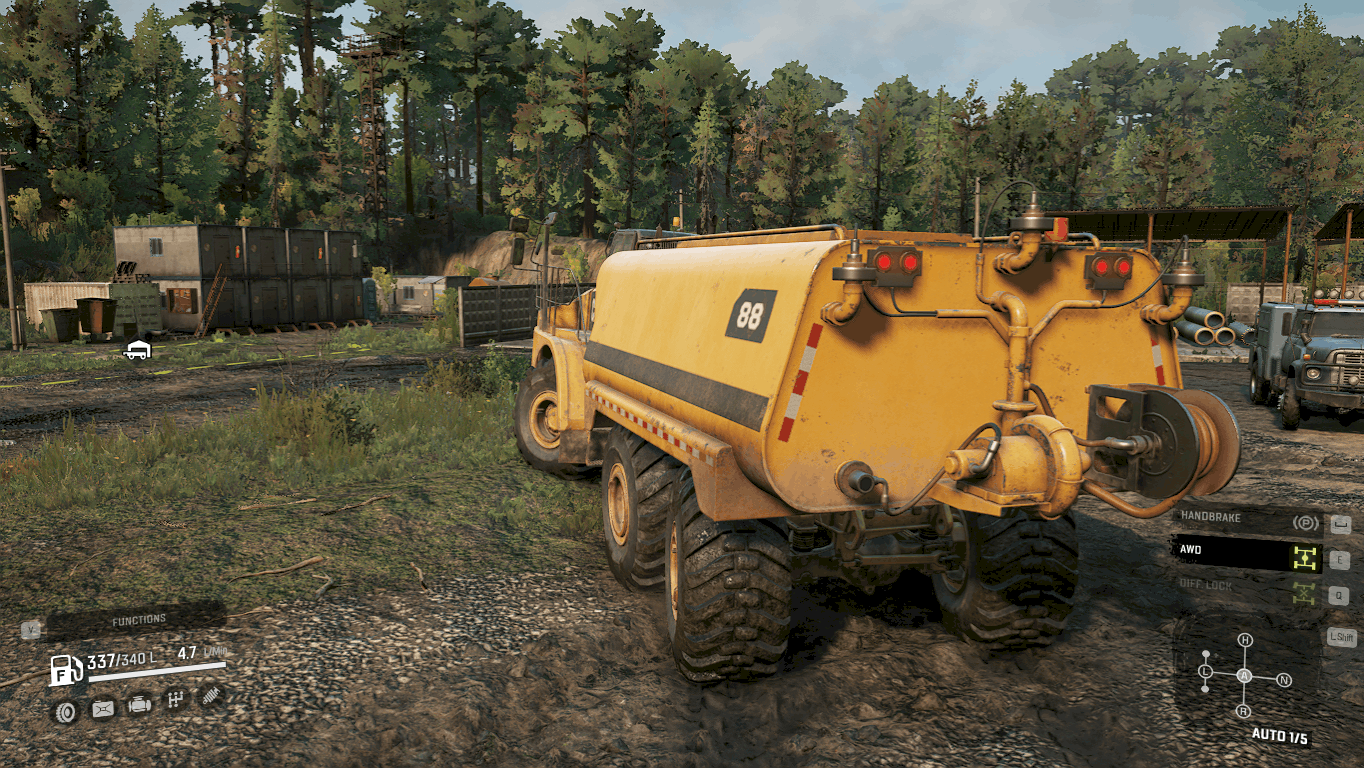The image size is (1364, 768).
Task: Inspect the gearbox status icon
Action: pyautogui.click(x=175, y=699)
